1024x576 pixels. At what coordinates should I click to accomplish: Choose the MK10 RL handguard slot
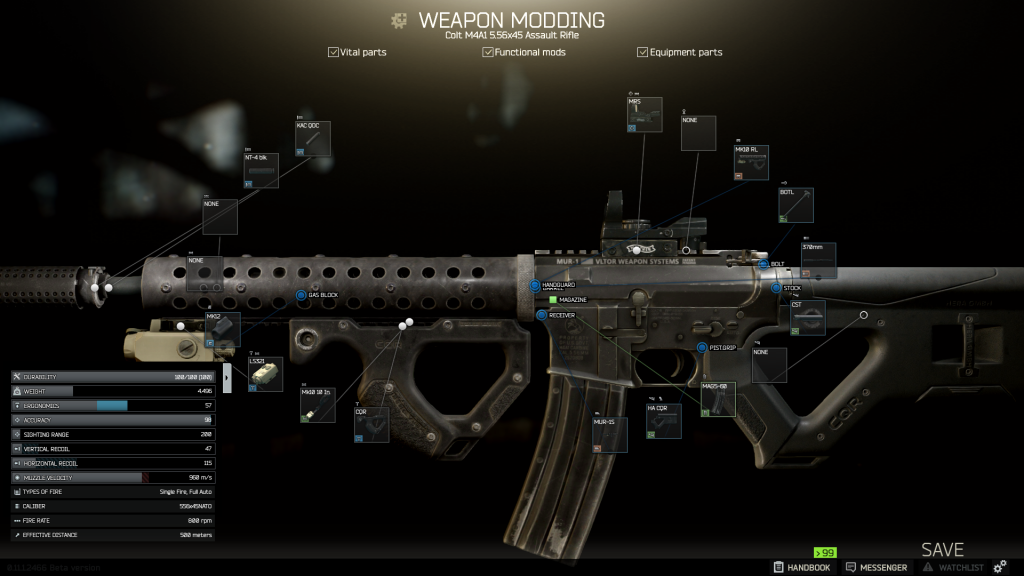[x=751, y=163]
